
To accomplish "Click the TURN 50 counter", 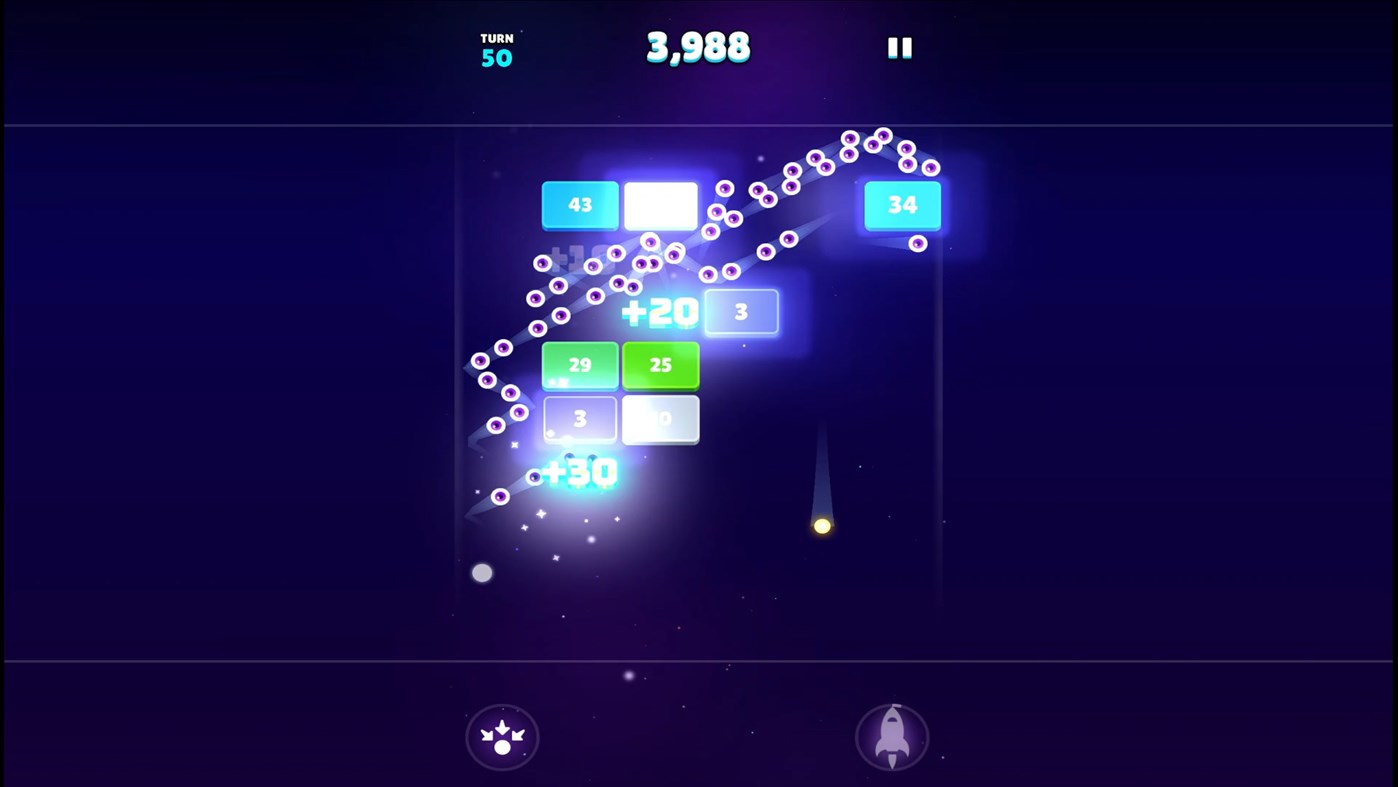I will 497,47.
